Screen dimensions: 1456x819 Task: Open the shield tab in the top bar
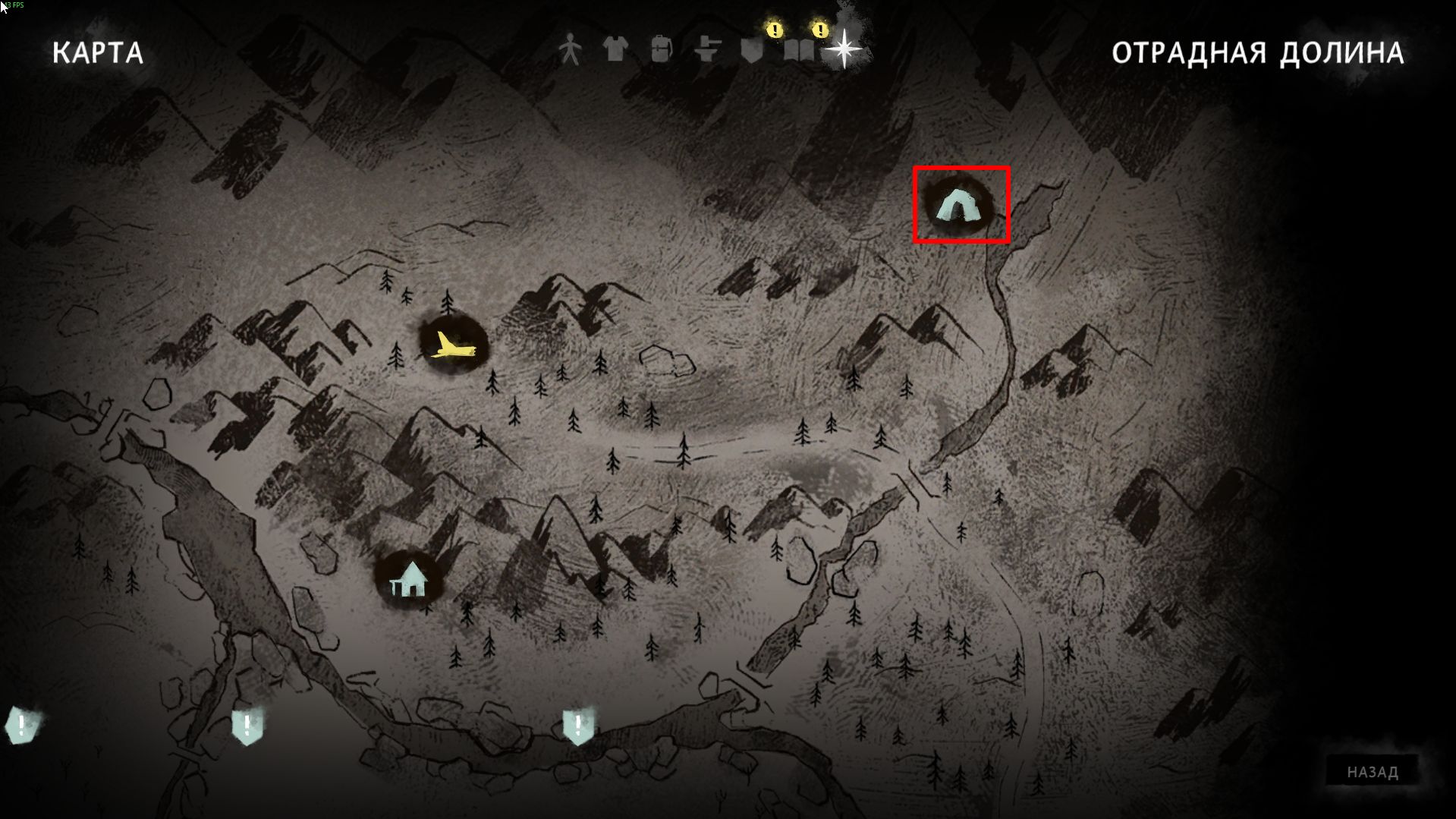click(752, 51)
